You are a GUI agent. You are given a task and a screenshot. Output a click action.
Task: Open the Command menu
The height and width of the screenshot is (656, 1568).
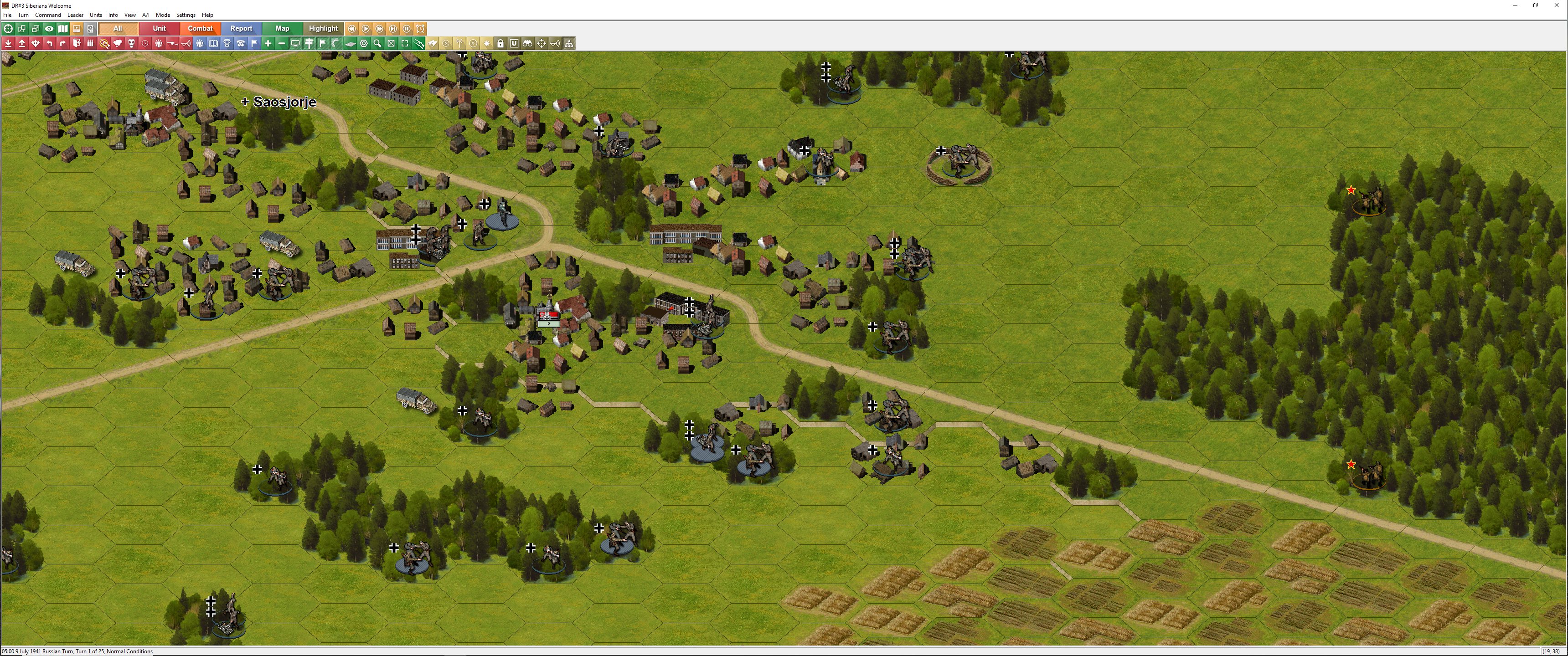click(x=47, y=15)
